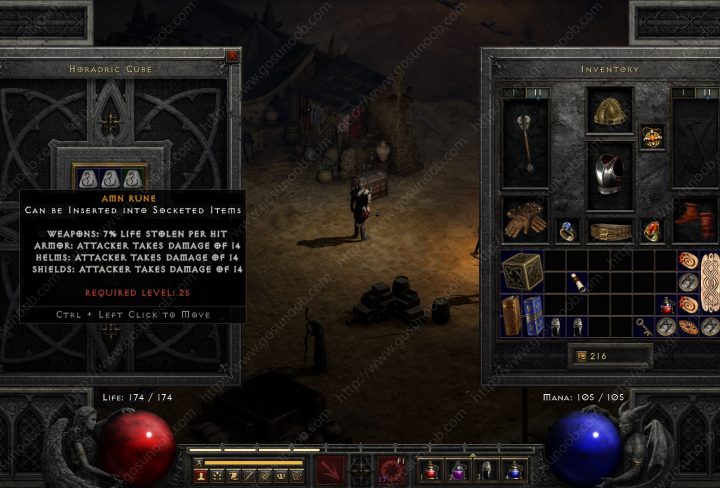Click the red potion in inventory grid
Image resolution: width=720 pixels, height=488 pixels.
pyautogui.click(x=666, y=304)
